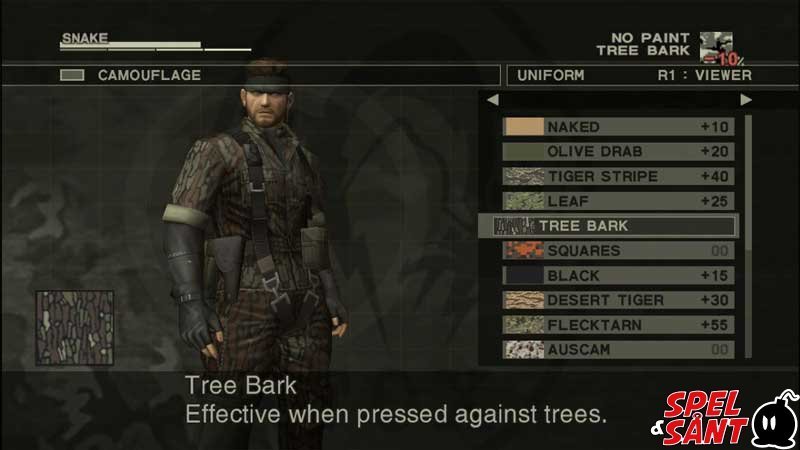Choose Desert Tiger camouflage

pos(618,300)
